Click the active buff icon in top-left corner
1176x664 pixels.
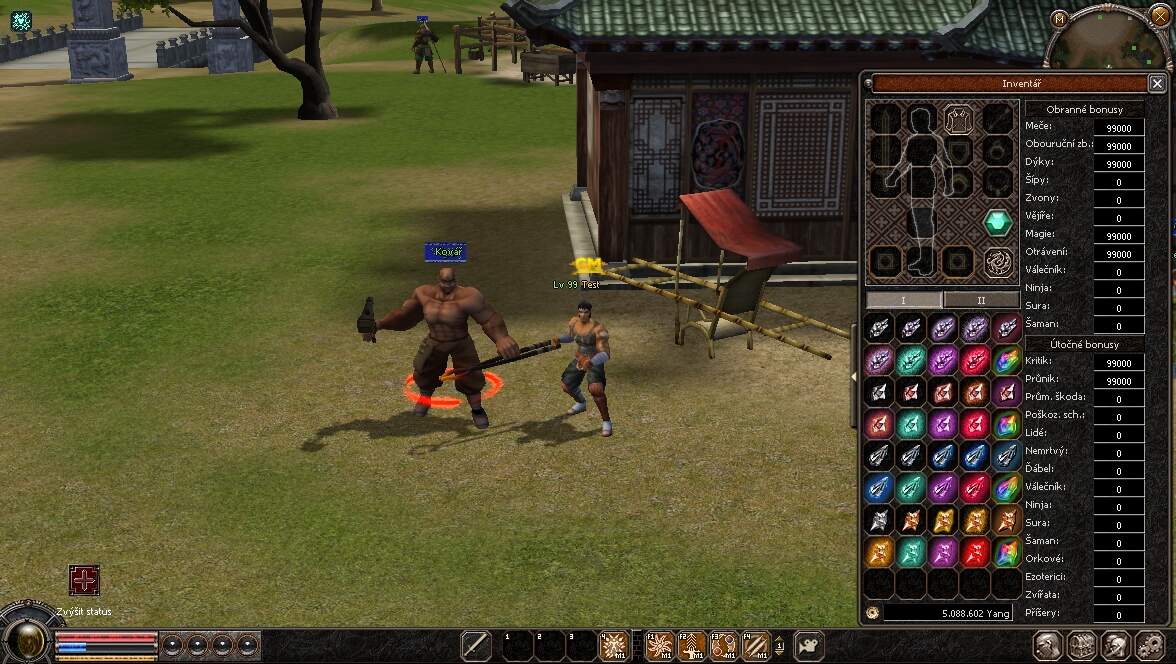(x=21, y=20)
